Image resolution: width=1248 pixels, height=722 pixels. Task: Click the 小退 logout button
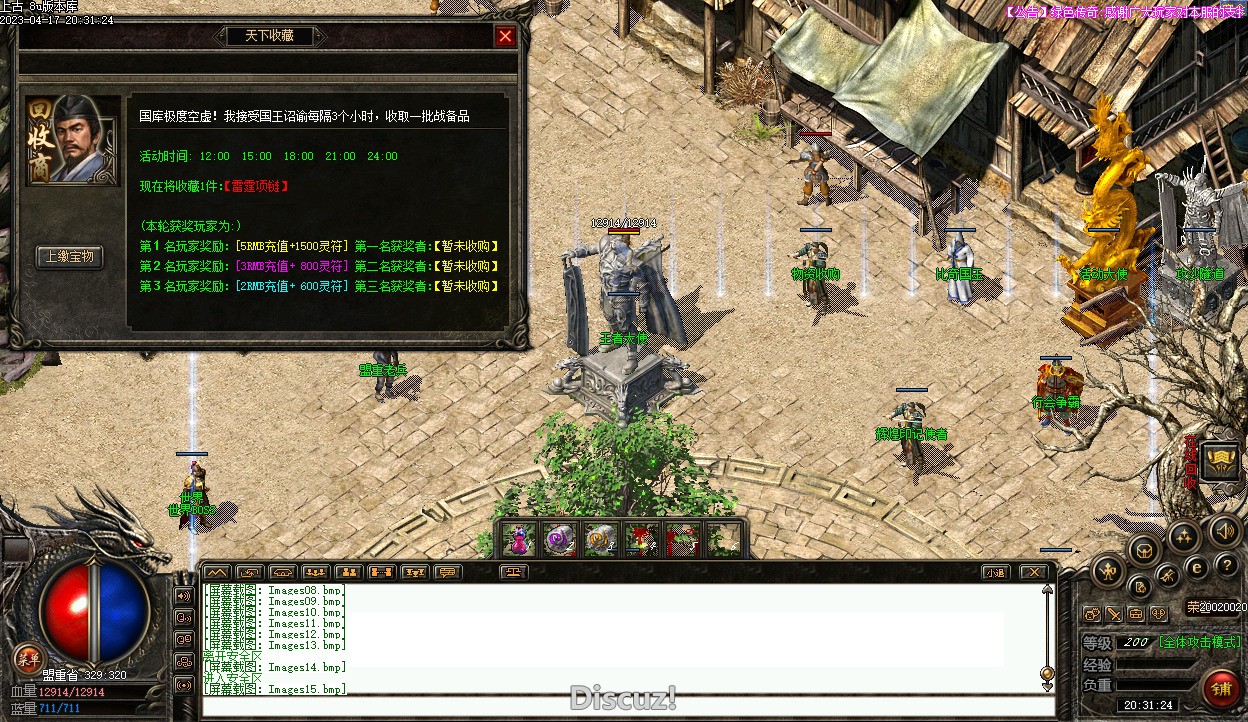coord(994,573)
